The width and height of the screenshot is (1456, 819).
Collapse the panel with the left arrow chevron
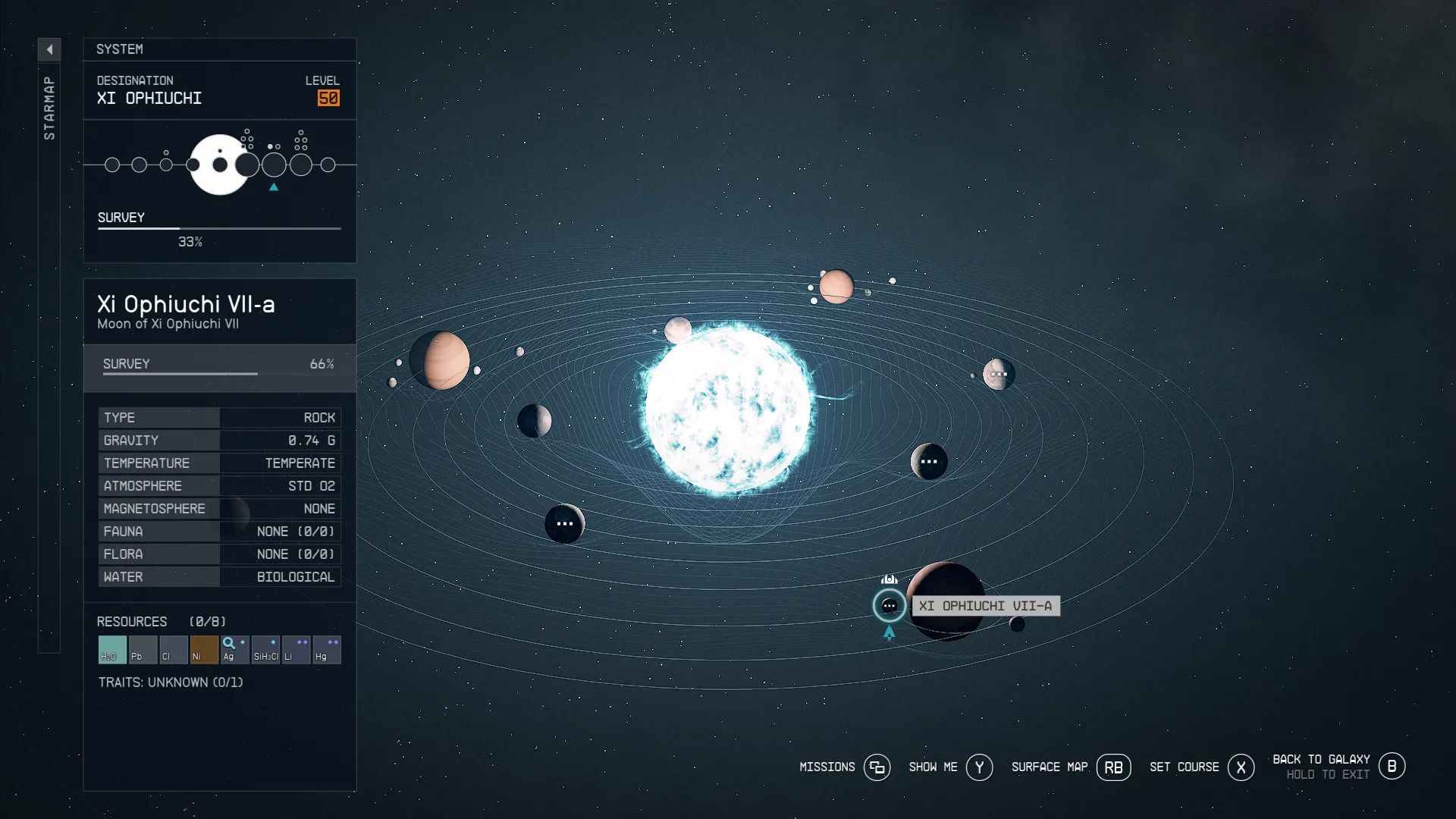coord(50,49)
